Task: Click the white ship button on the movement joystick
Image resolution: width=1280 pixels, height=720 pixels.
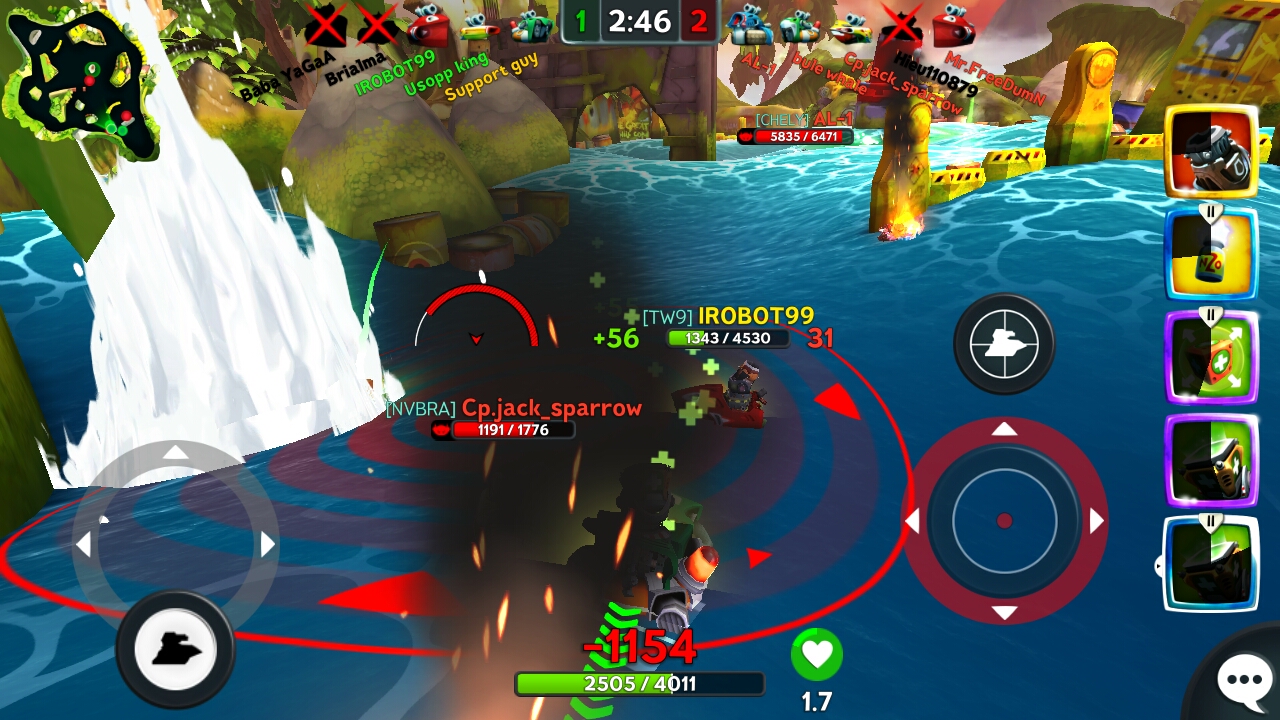Action: point(175,651)
